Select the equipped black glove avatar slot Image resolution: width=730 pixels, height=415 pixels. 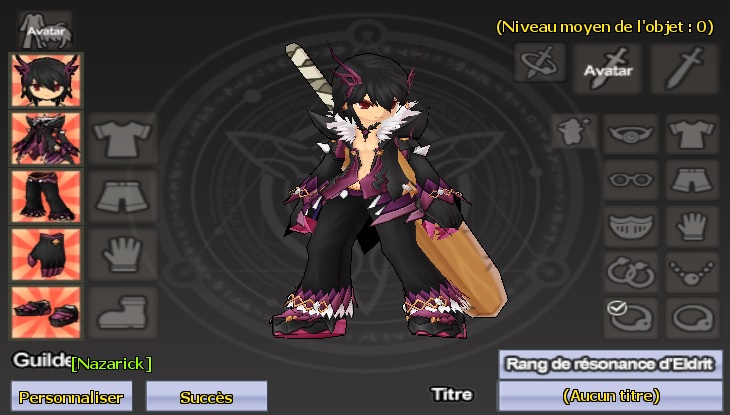click(46, 254)
